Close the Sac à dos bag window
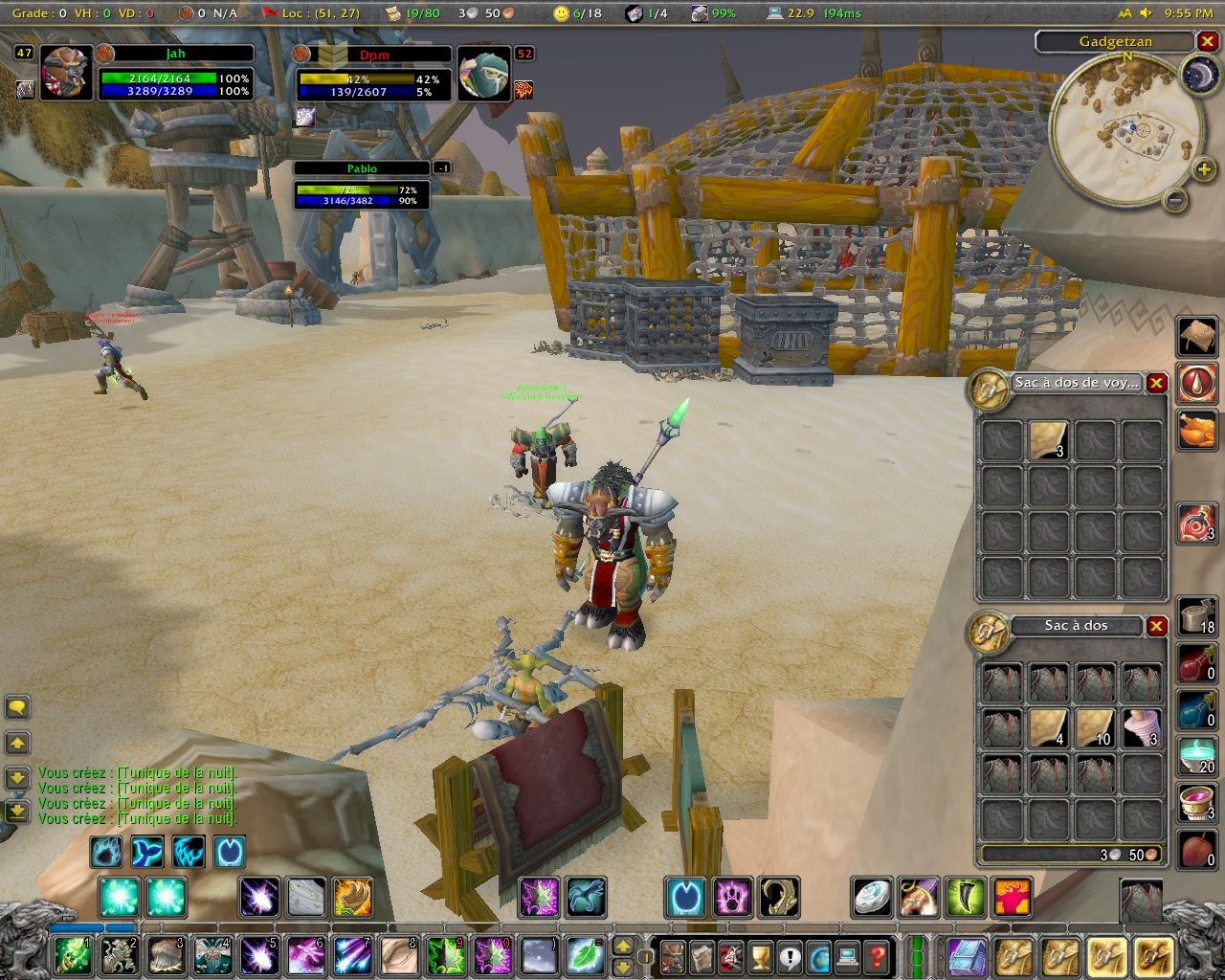Screen dimensions: 1225x980 (1157, 626)
